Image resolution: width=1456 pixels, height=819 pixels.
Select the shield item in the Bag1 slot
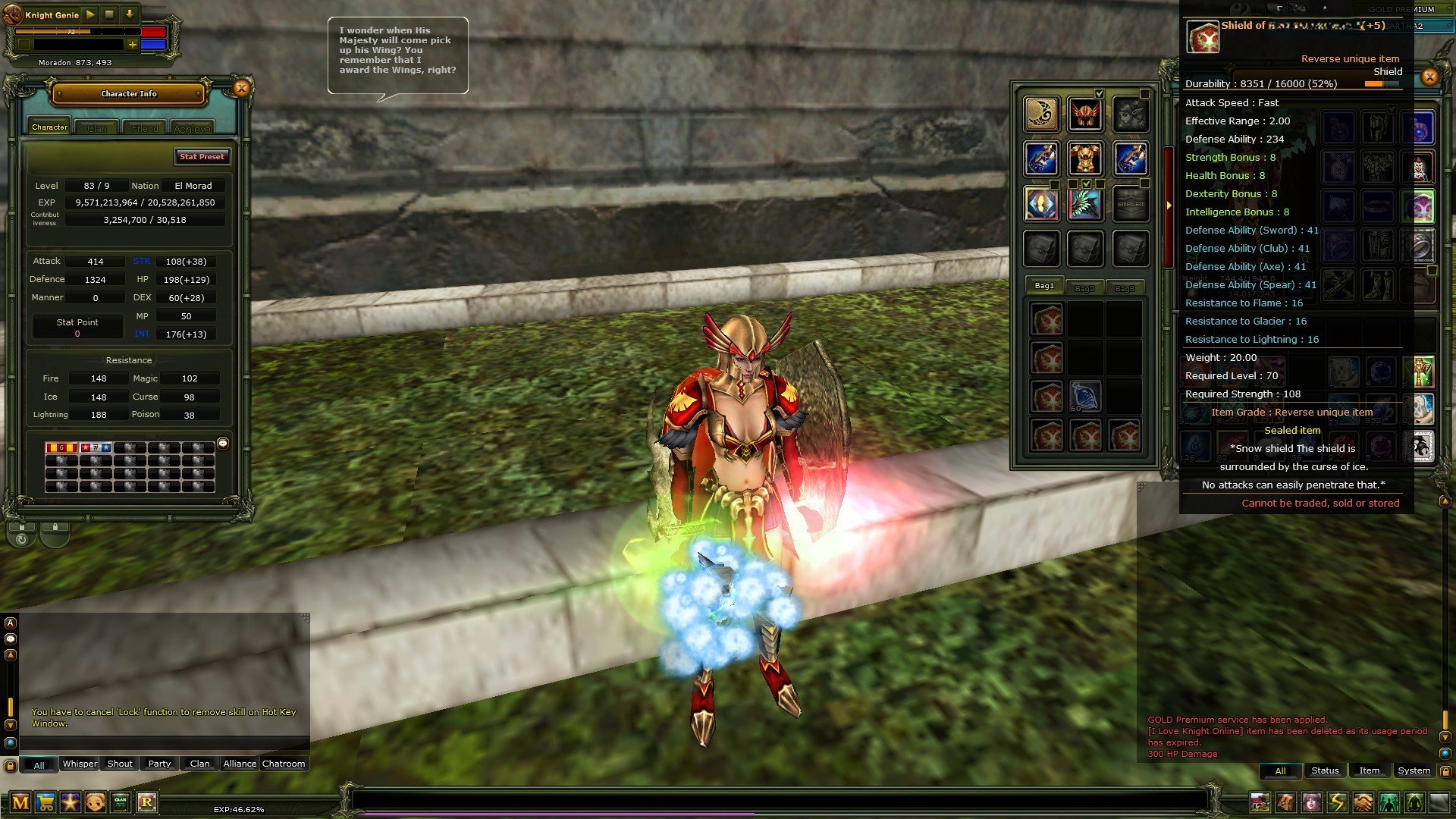point(1049,318)
